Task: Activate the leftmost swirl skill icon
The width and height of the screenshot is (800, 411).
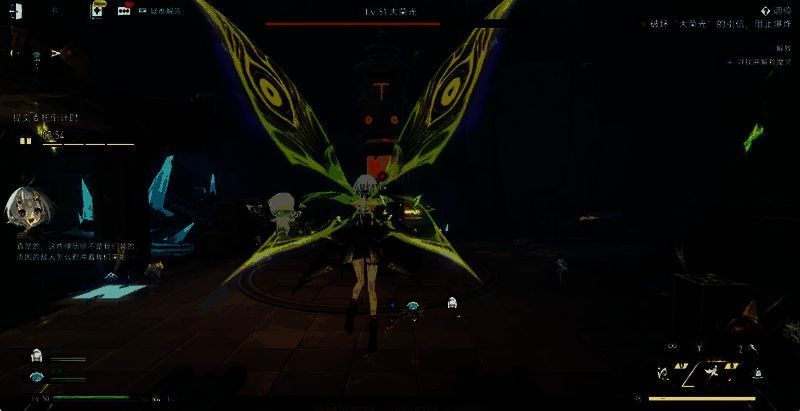Action: [x=662, y=371]
